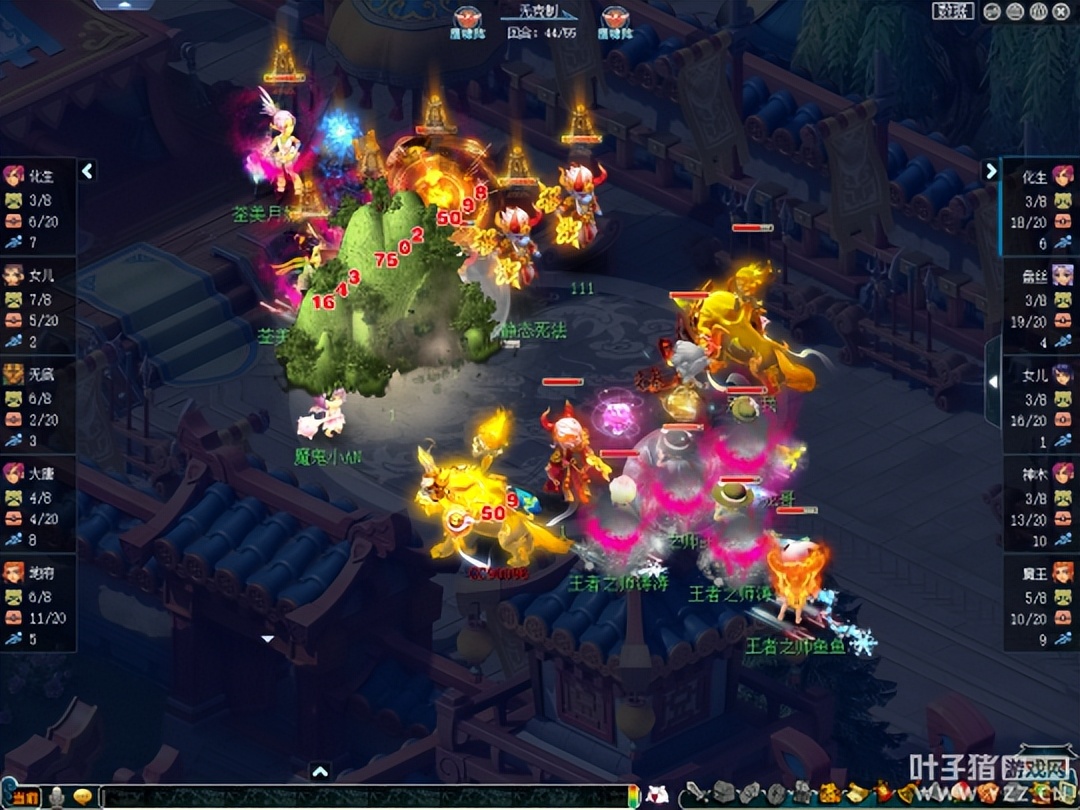Open the current chat channel selector

[24, 797]
